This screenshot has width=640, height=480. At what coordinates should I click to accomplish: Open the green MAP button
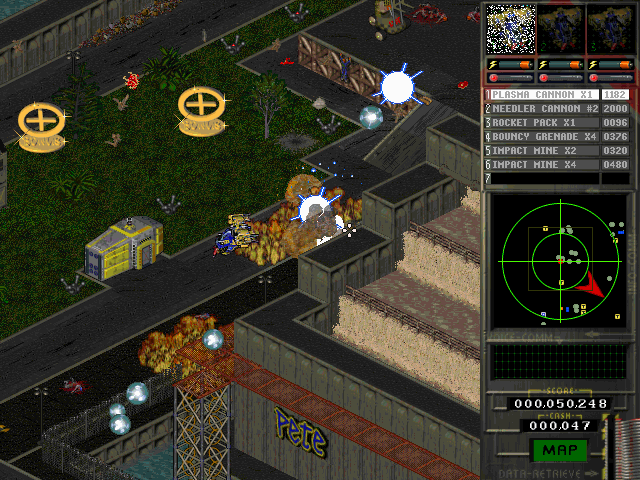pos(559,449)
